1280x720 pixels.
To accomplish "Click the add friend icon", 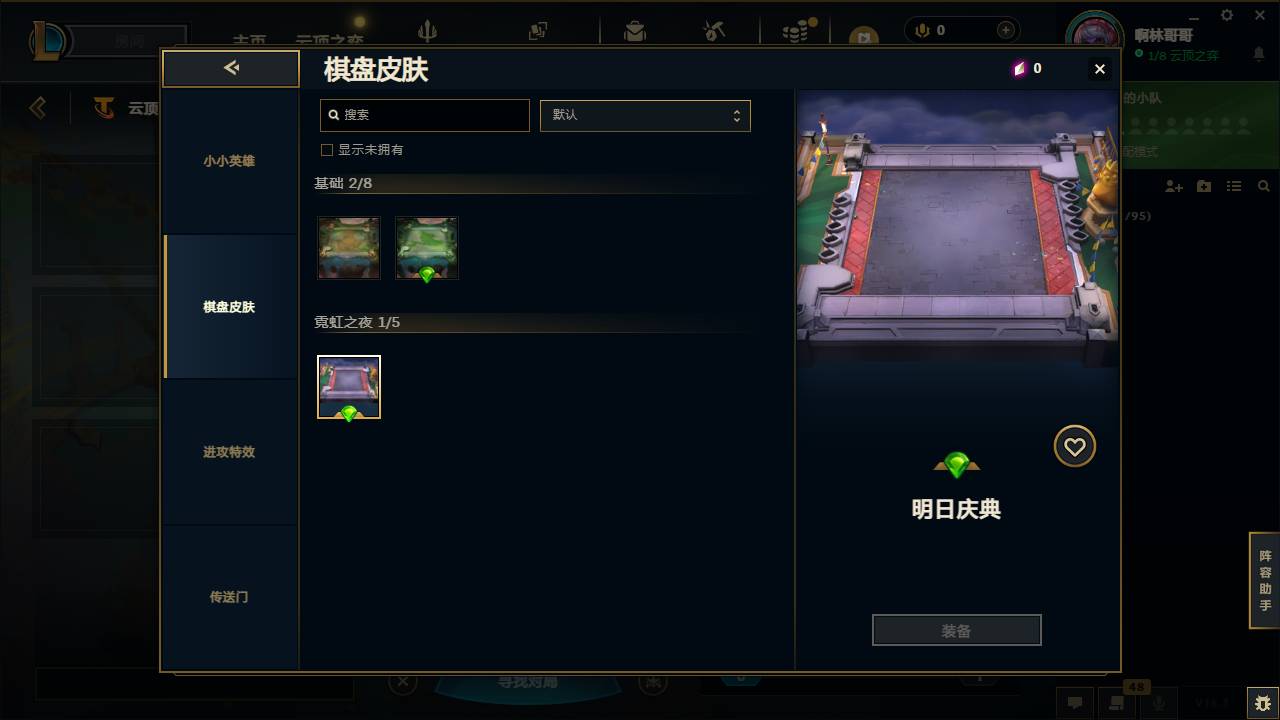I will pos(1173,186).
